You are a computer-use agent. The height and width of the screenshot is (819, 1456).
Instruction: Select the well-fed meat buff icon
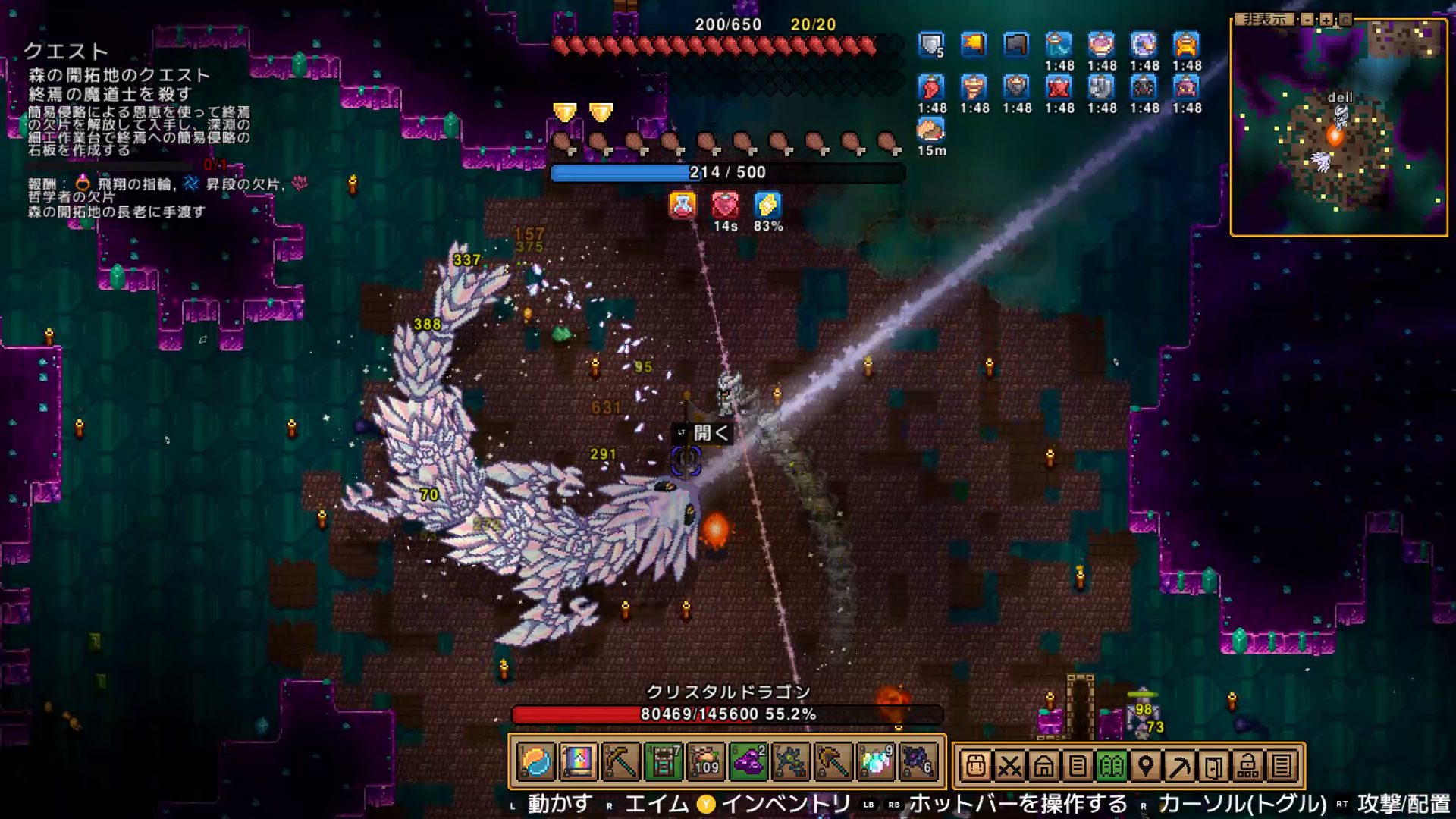[x=931, y=130]
